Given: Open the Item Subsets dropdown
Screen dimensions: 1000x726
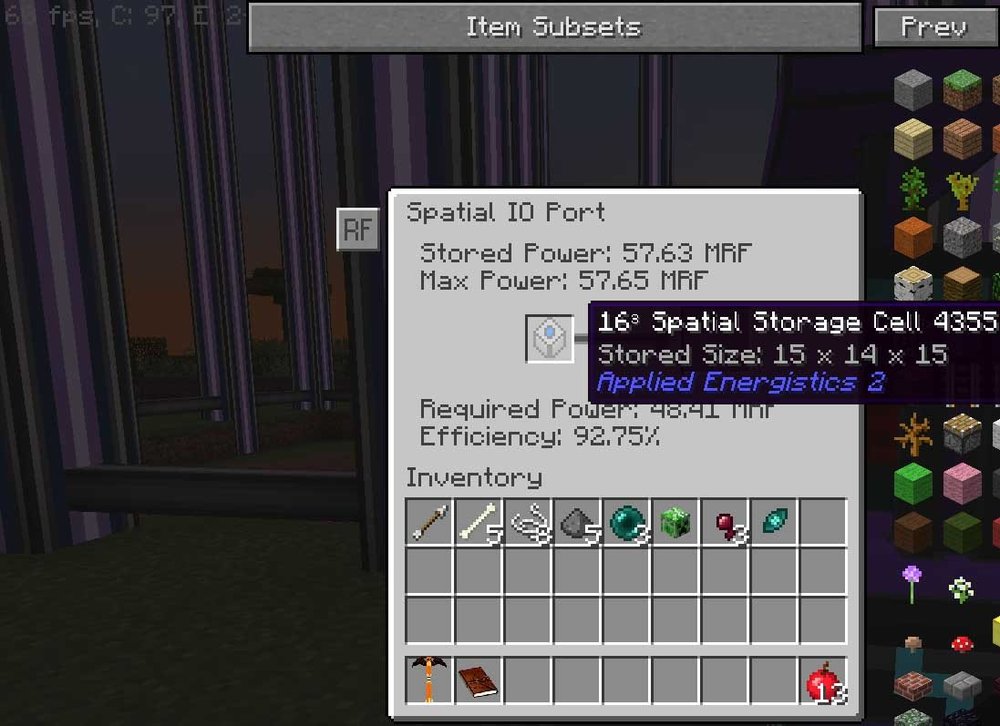Looking at the screenshot, I should coord(554,28).
